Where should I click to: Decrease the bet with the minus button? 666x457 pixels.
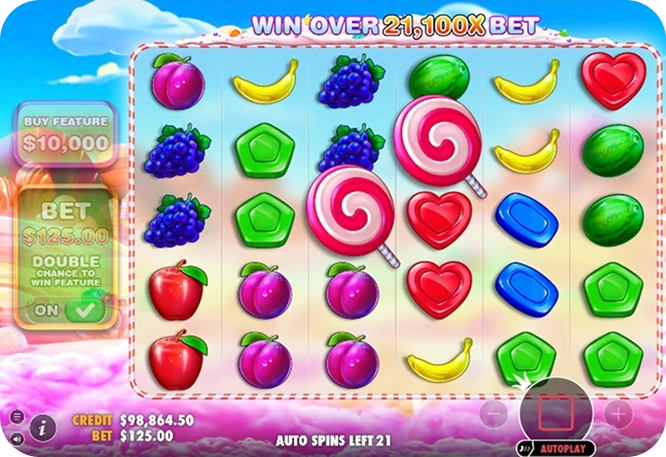(x=493, y=412)
